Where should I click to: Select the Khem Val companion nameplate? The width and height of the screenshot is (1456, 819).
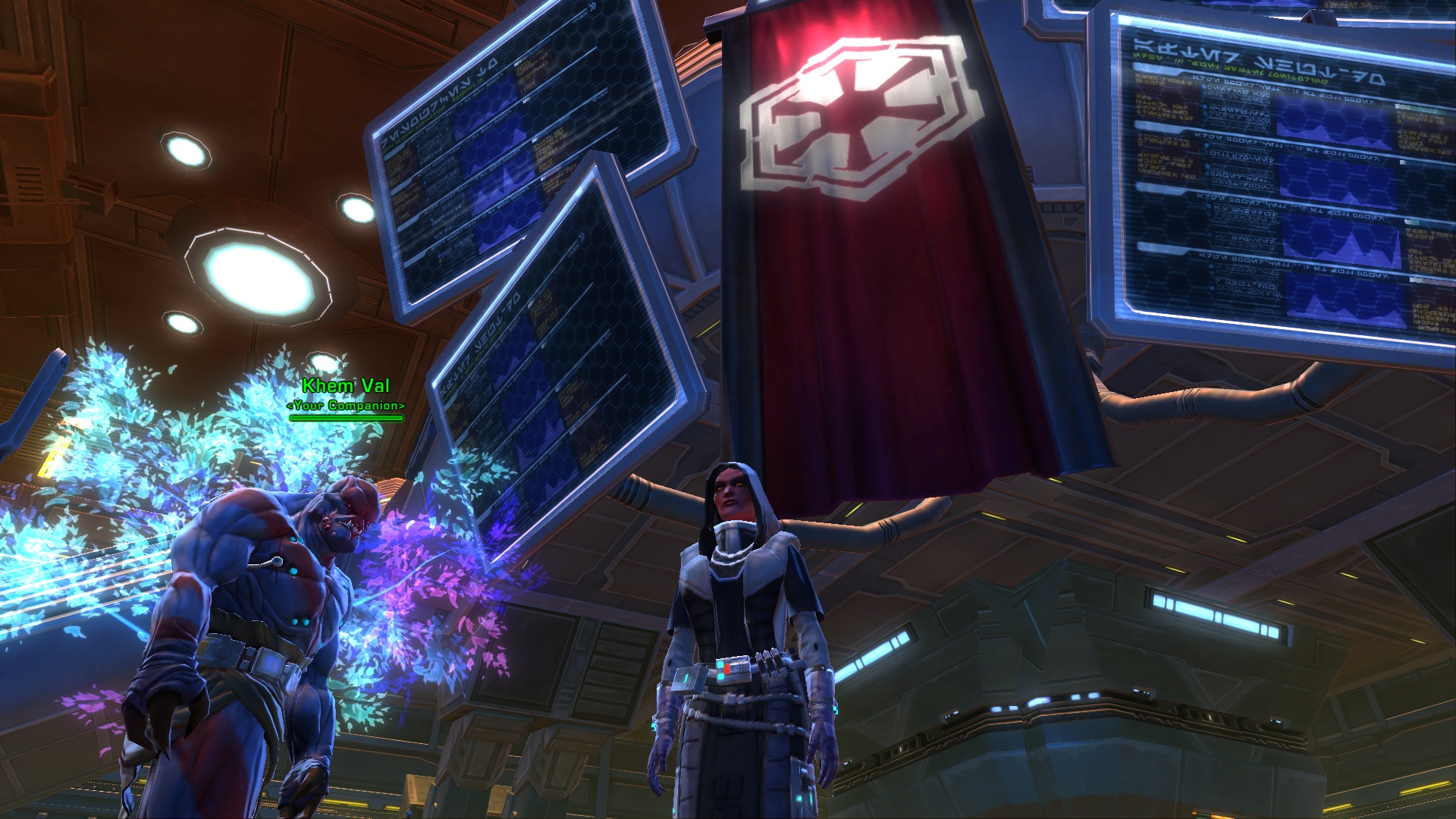[346, 387]
